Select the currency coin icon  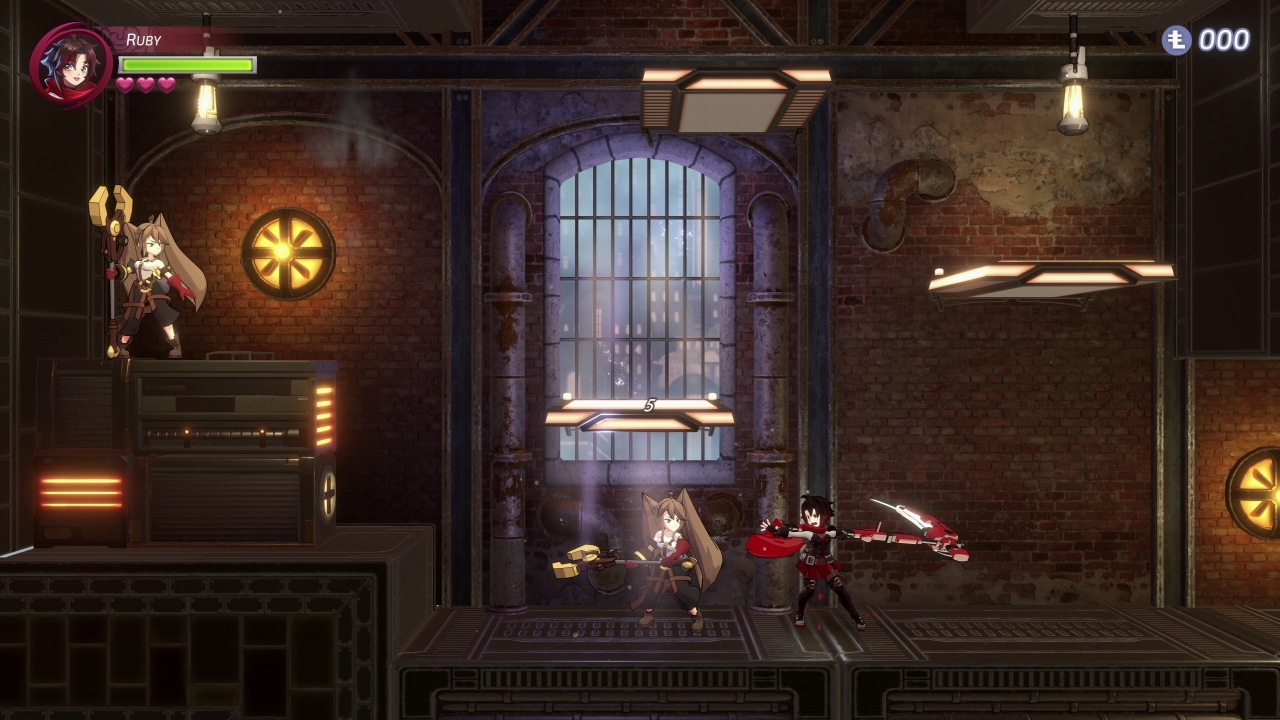(1176, 41)
